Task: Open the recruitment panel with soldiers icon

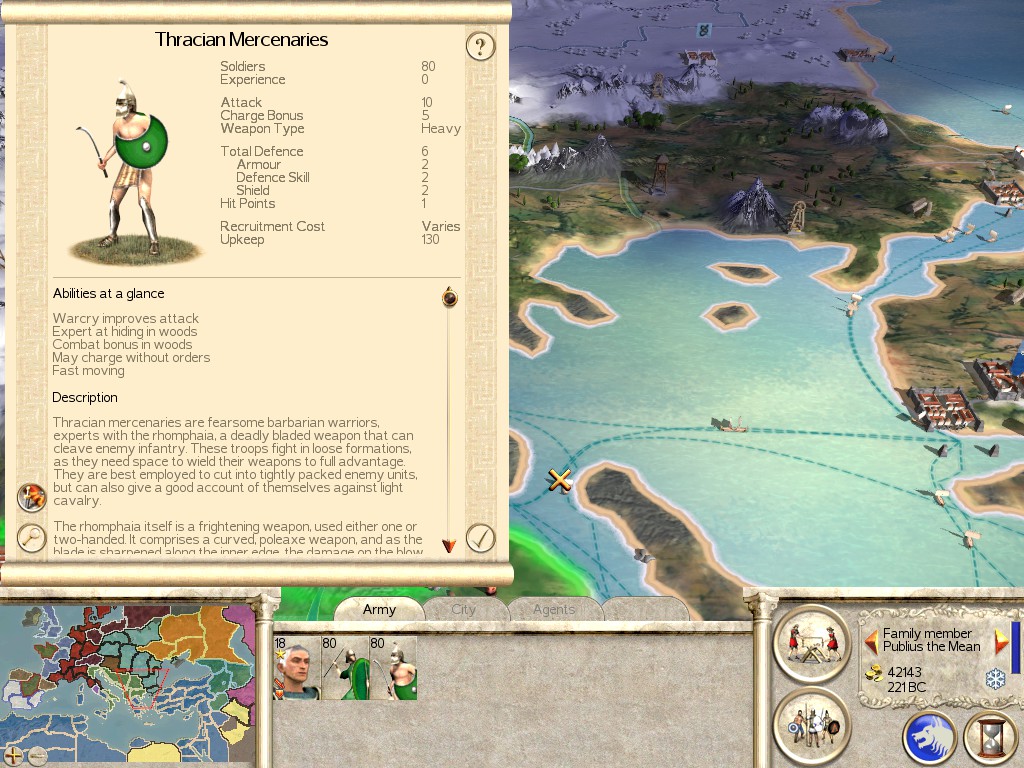Action: click(x=811, y=724)
